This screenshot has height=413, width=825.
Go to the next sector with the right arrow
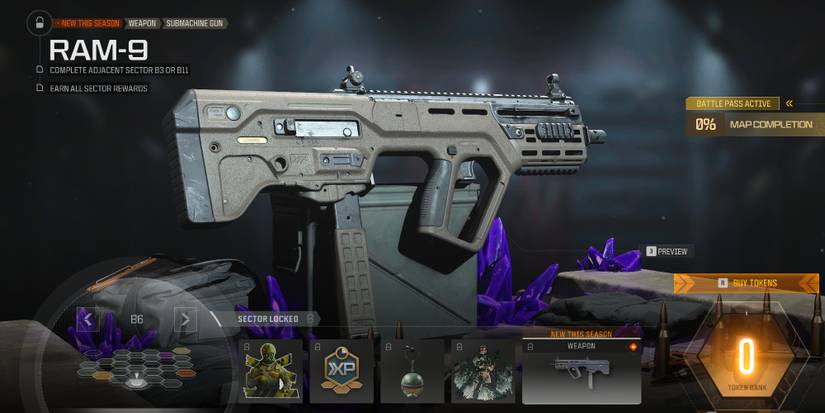pos(185,320)
